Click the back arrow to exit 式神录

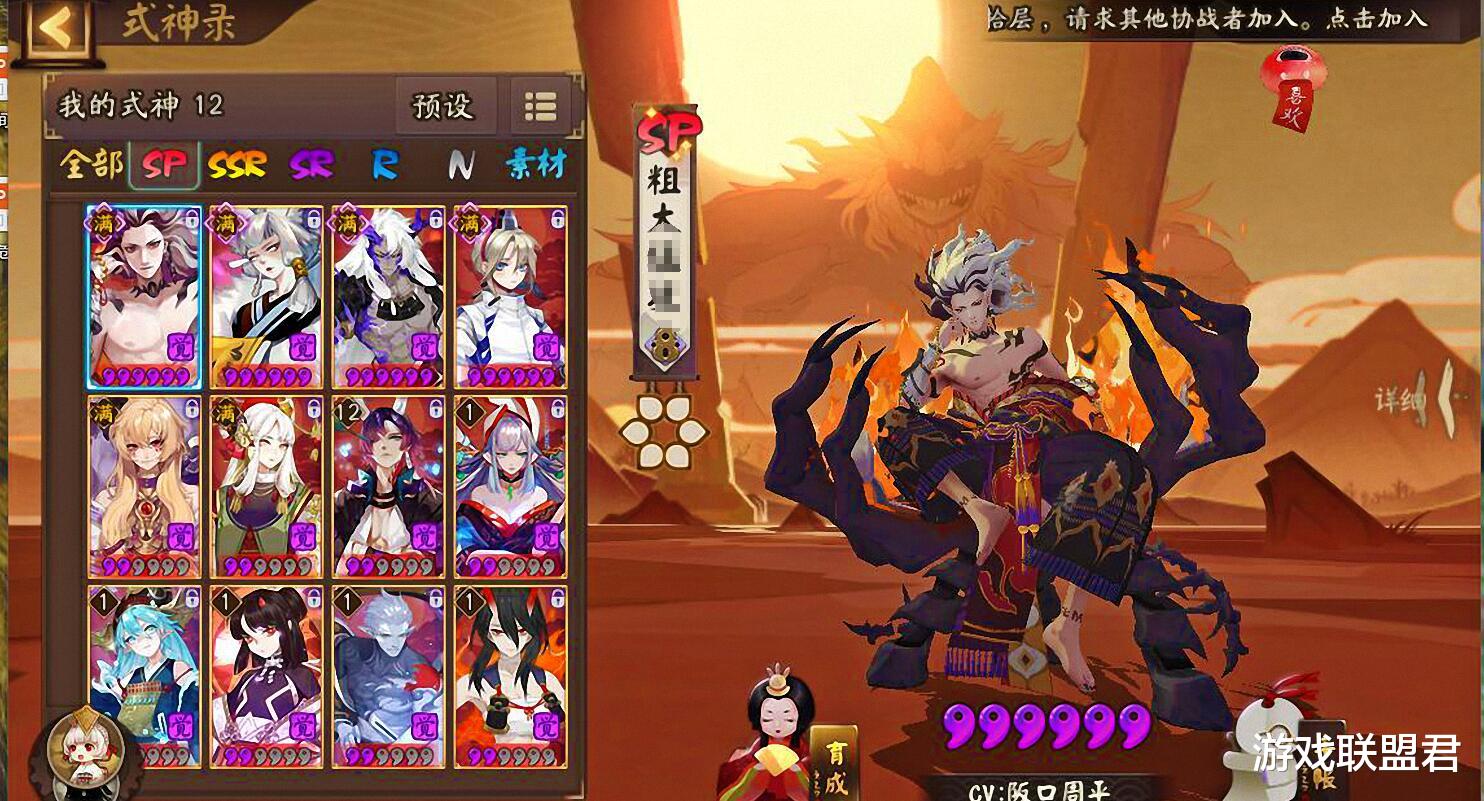point(58,27)
